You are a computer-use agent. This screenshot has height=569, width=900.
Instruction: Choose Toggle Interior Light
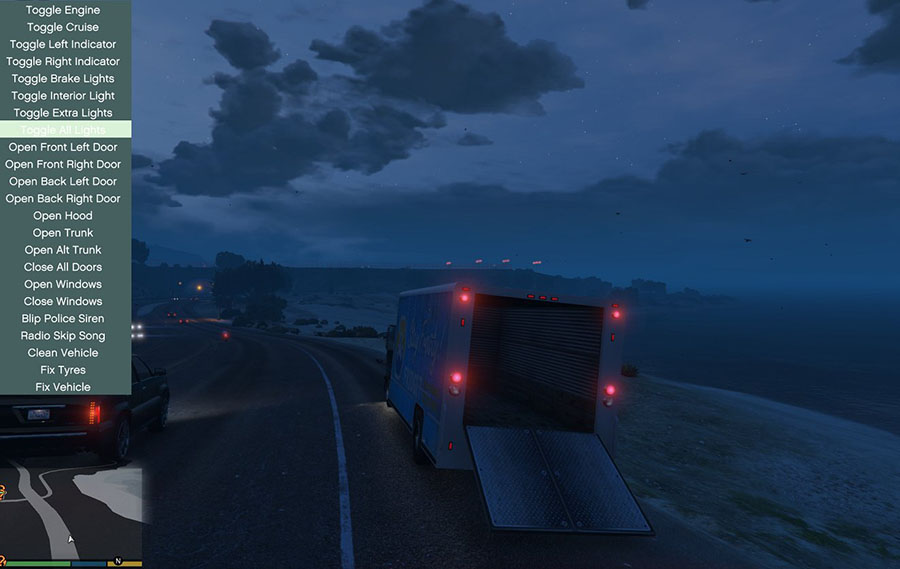pyautogui.click(x=63, y=96)
